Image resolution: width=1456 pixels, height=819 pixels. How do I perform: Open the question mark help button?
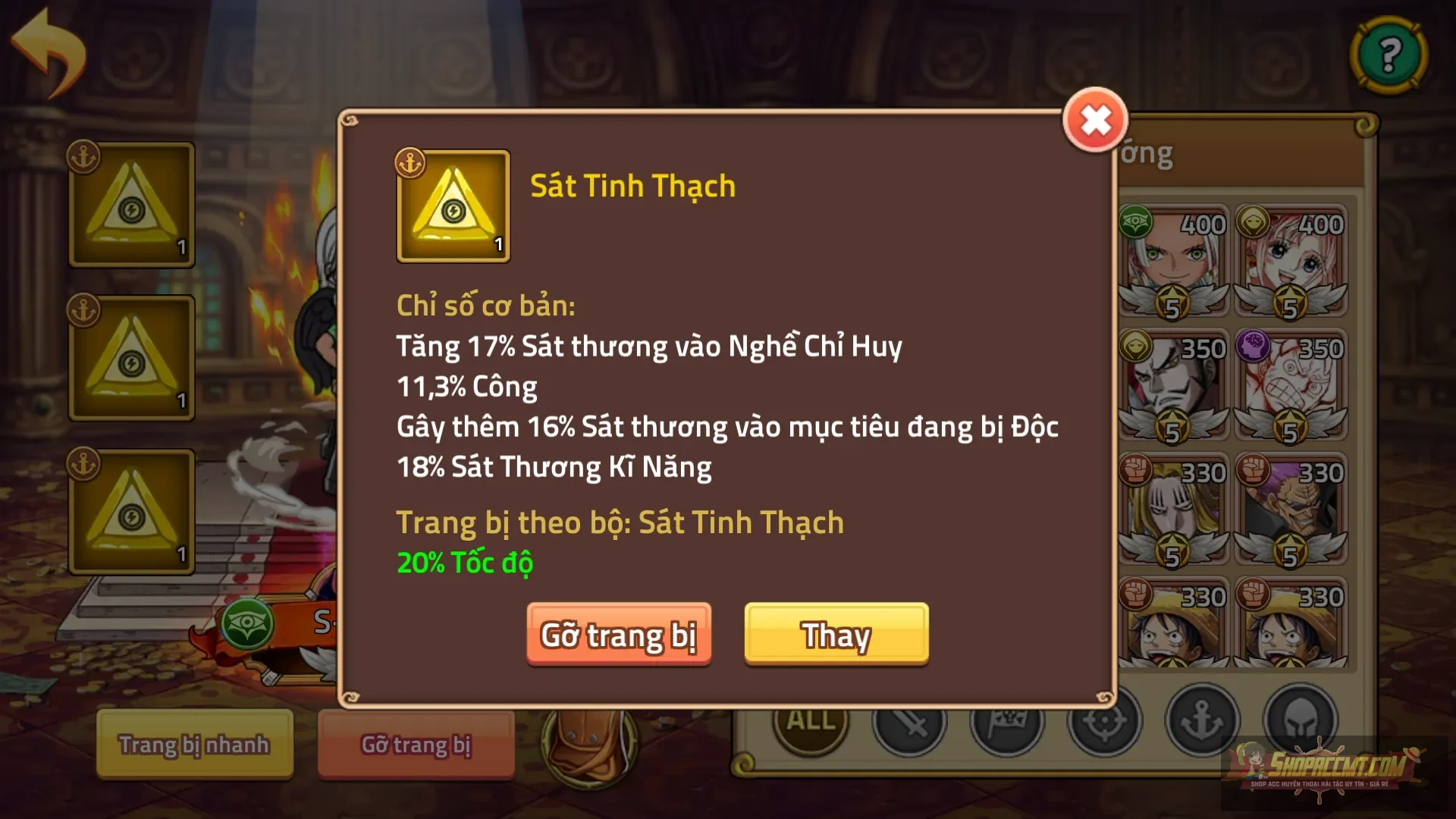click(x=1389, y=55)
